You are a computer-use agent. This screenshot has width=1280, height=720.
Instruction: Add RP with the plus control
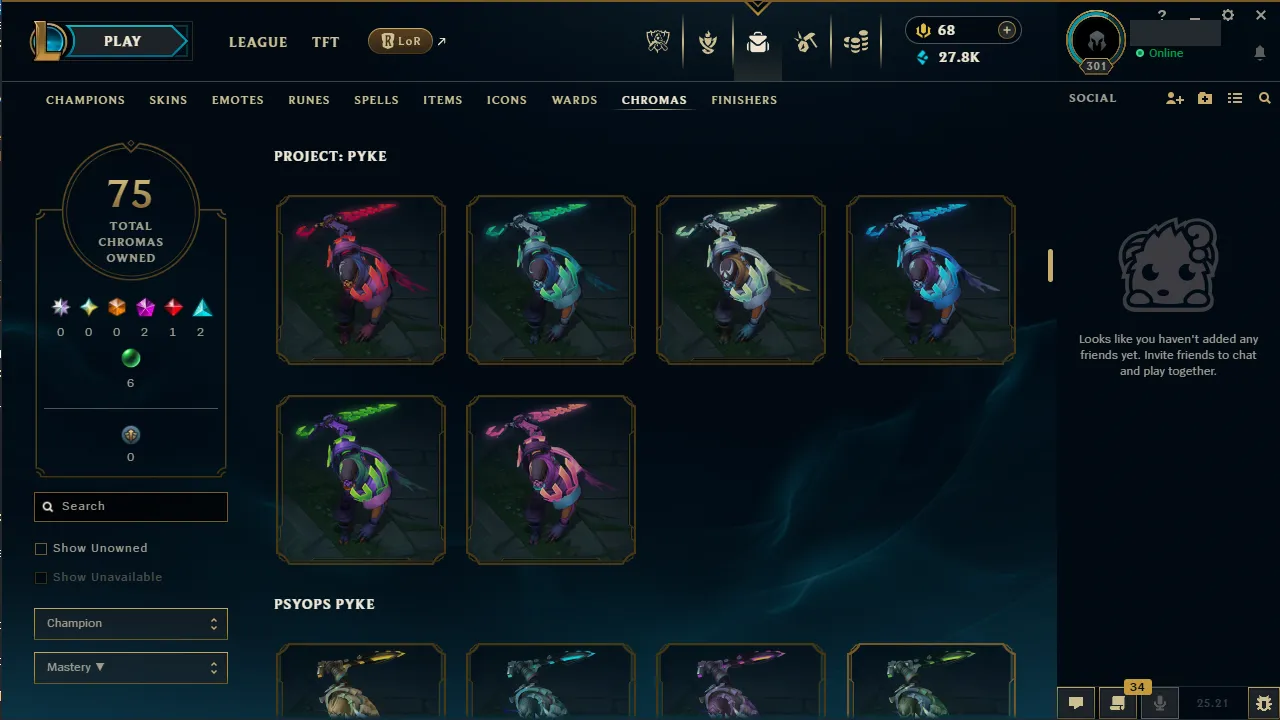coord(1006,30)
